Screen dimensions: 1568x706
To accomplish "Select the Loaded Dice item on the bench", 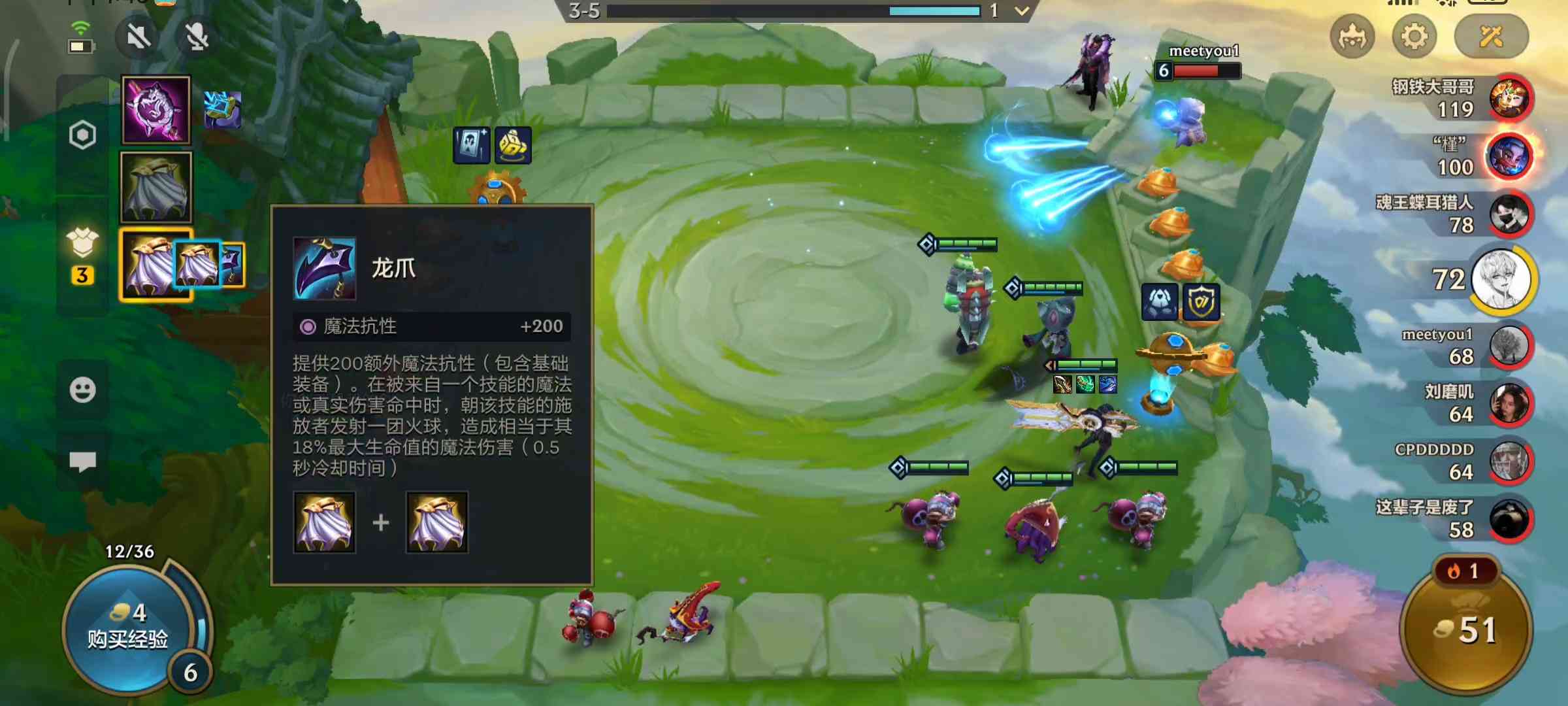I will tap(514, 145).
